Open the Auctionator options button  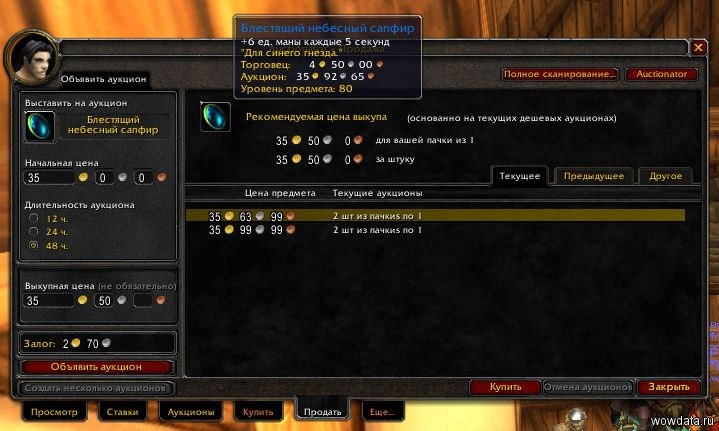pos(661,74)
